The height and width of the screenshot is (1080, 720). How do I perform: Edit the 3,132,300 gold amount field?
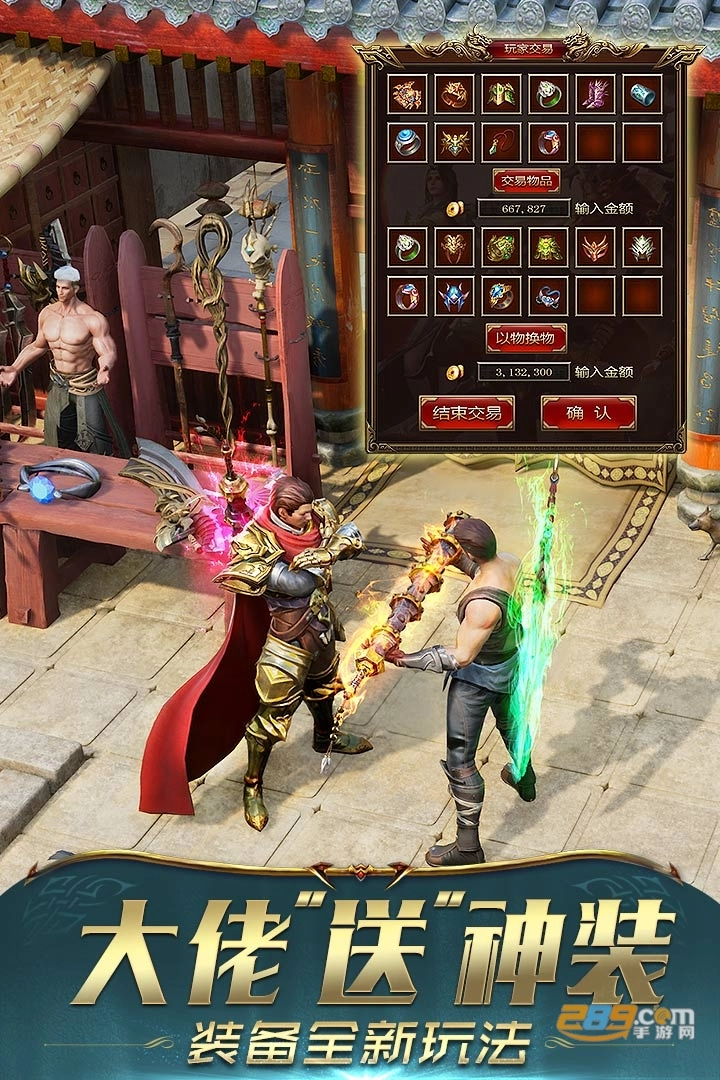click(524, 372)
